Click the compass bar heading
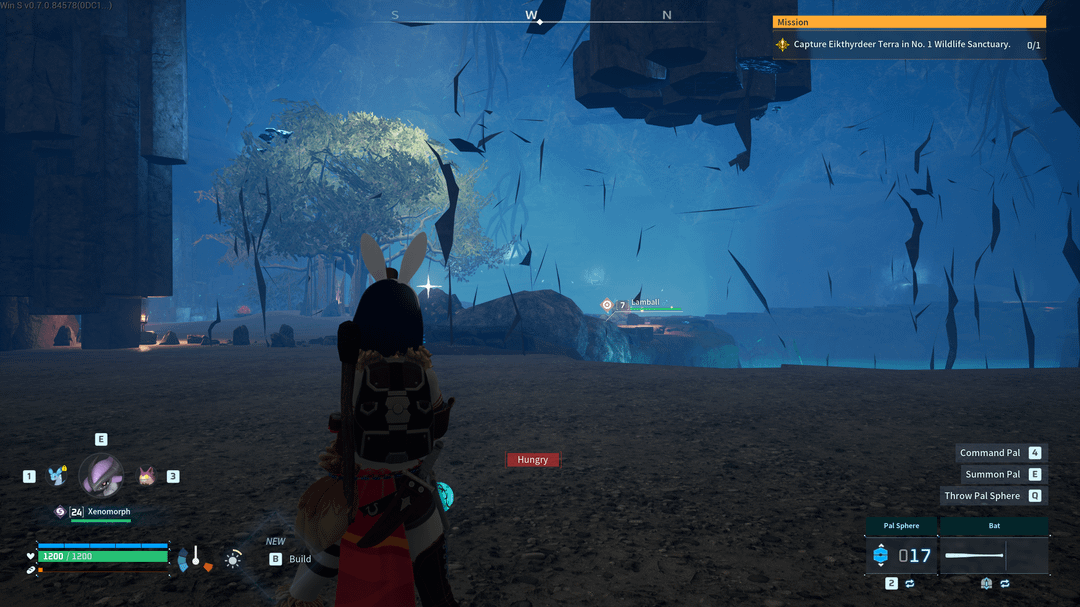1080x607 pixels. click(x=531, y=16)
